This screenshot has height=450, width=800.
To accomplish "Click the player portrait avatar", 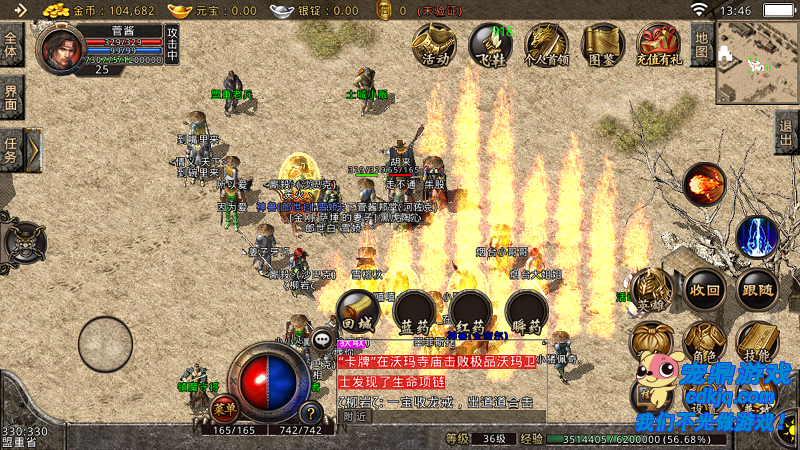I will 61,48.
